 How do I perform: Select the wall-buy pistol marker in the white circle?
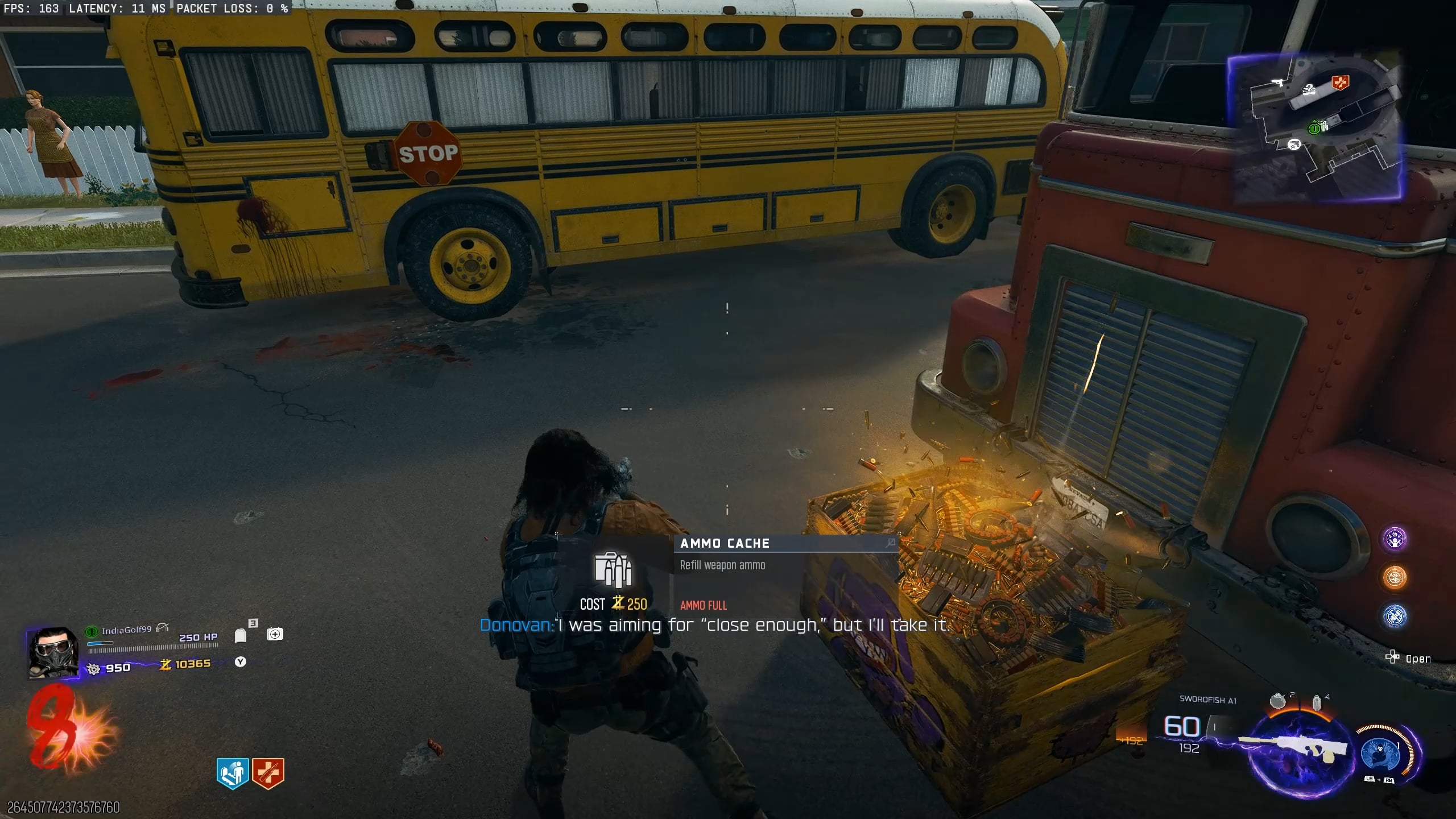(x=1294, y=144)
